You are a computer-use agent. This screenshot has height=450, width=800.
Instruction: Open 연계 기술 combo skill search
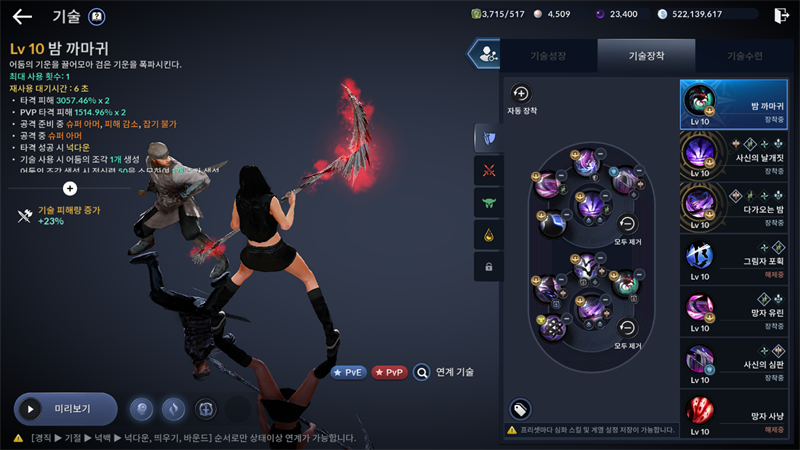[443, 372]
